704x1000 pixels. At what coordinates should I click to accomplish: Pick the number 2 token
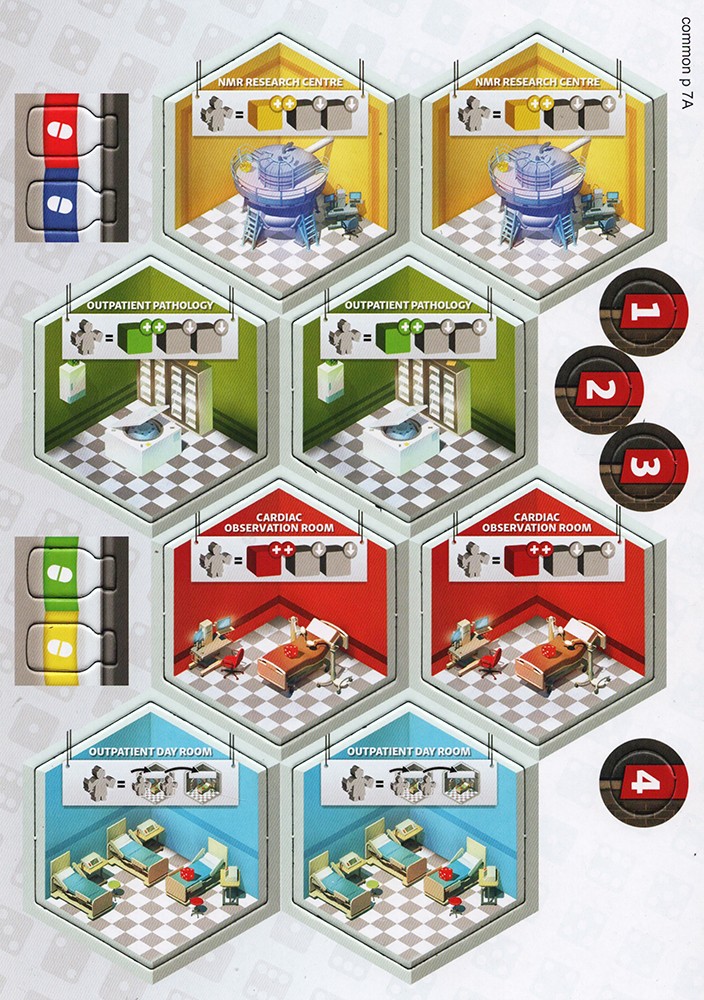coord(597,388)
